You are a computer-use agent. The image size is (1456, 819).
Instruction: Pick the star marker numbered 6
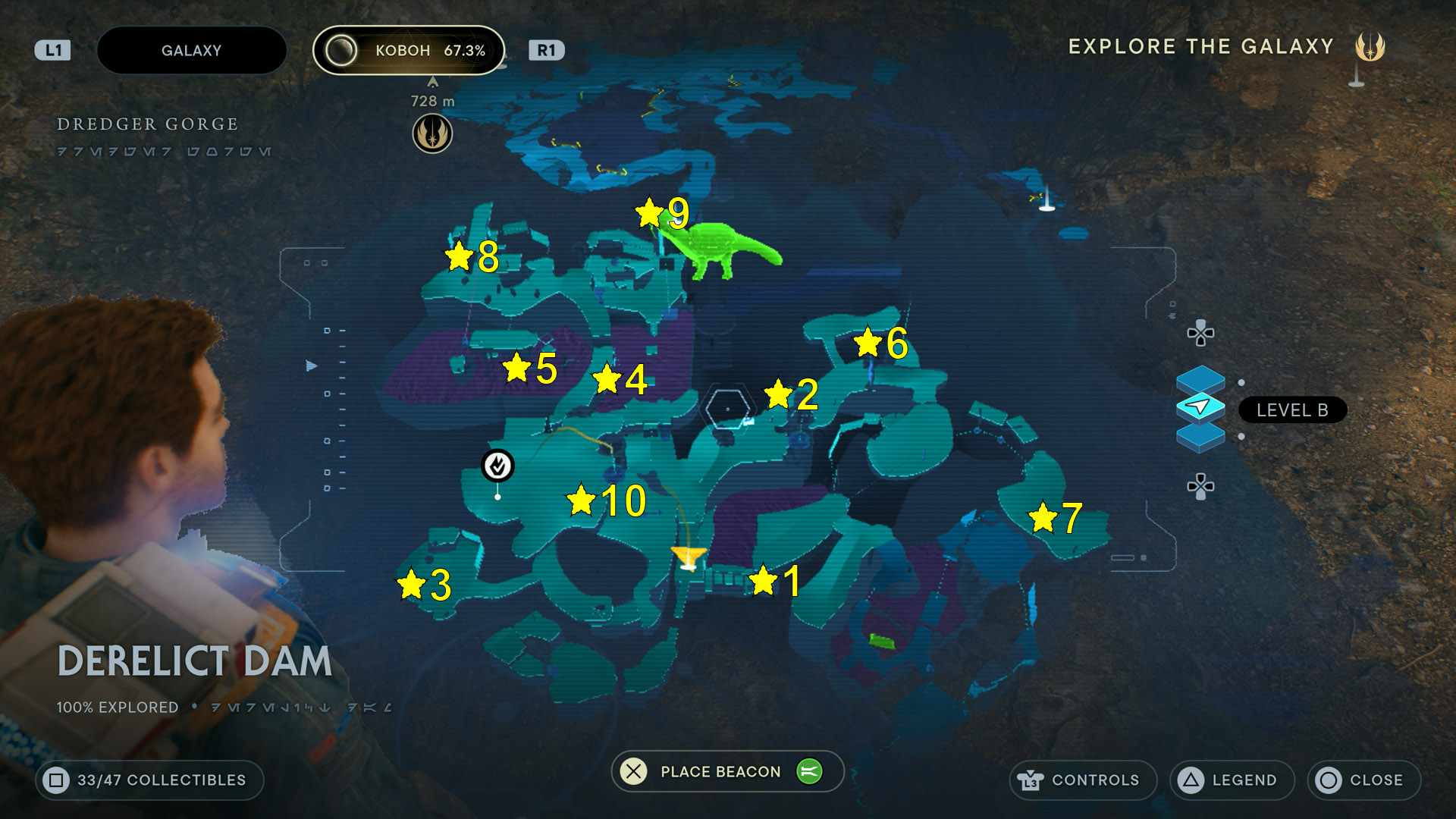868,342
